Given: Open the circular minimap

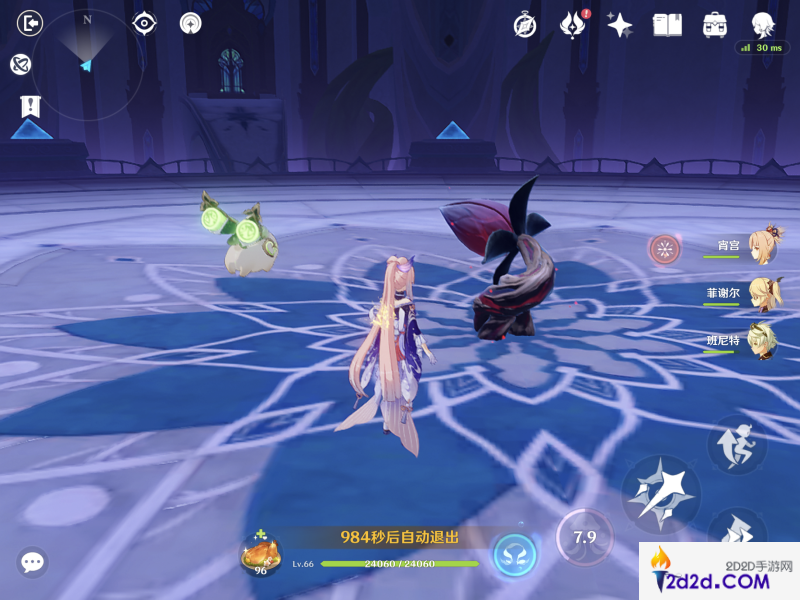Looking at the screenshot, I should click(87, 64).
